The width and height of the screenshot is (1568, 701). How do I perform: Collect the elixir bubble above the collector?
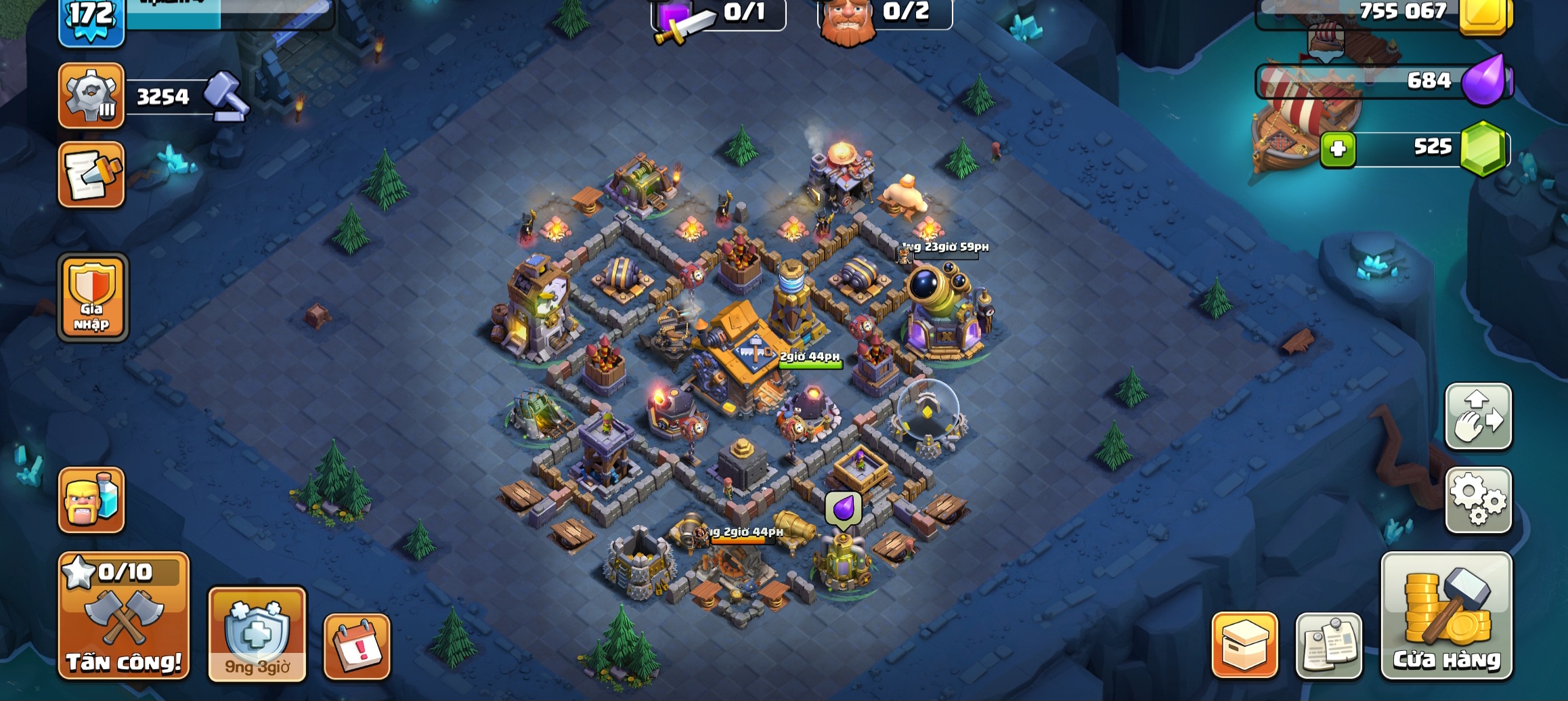coord(843,508)
